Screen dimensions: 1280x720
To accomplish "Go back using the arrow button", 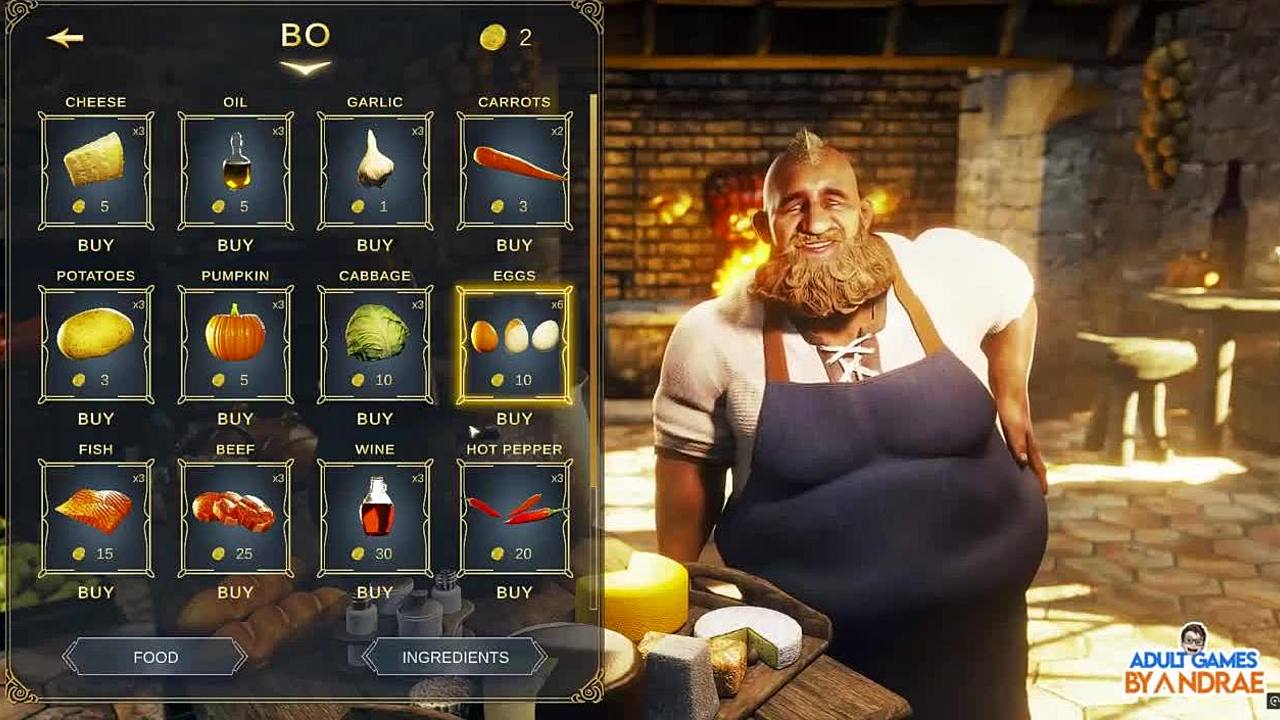I will point(65,38).
